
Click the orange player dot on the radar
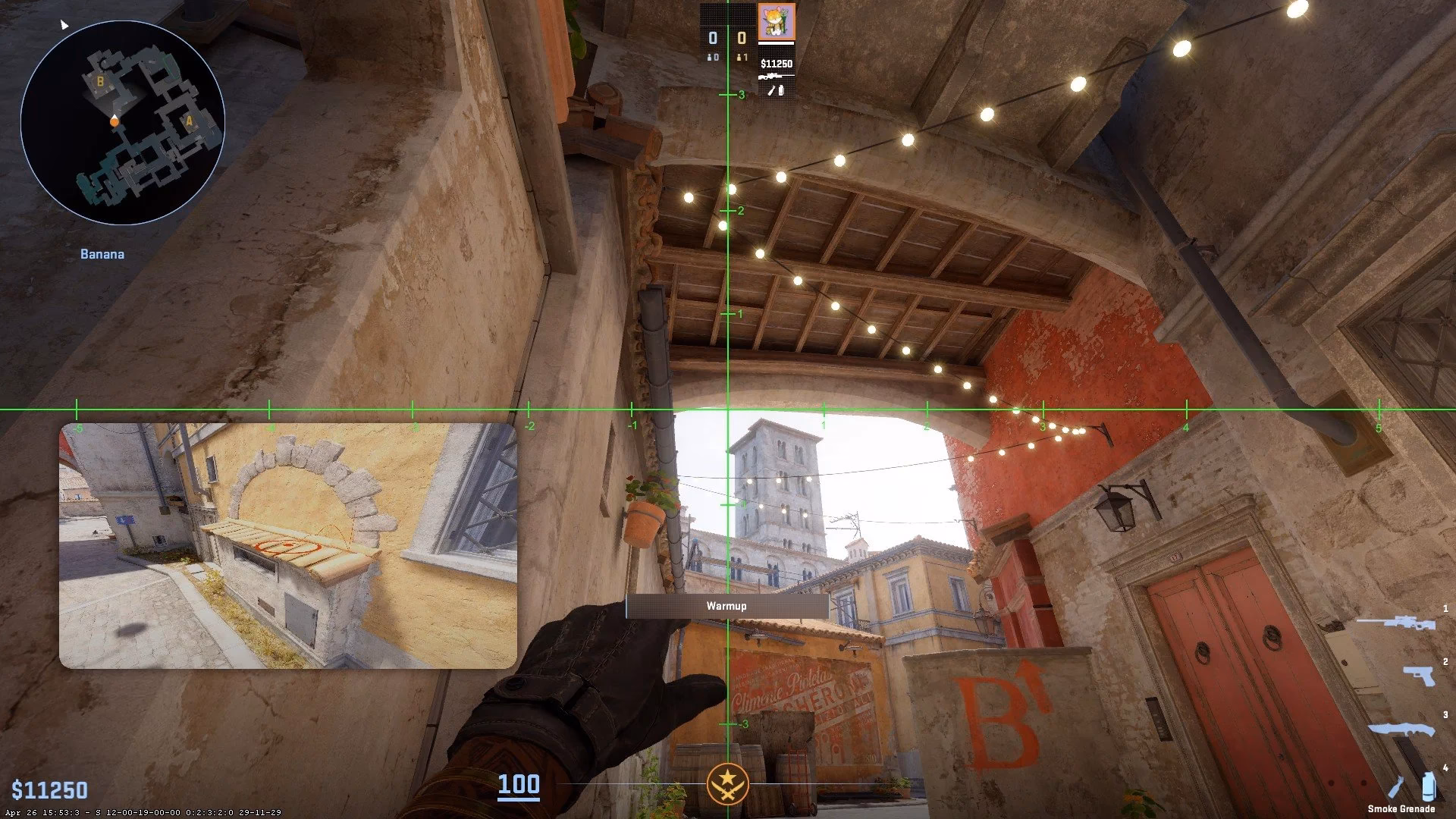coord(114,121)
